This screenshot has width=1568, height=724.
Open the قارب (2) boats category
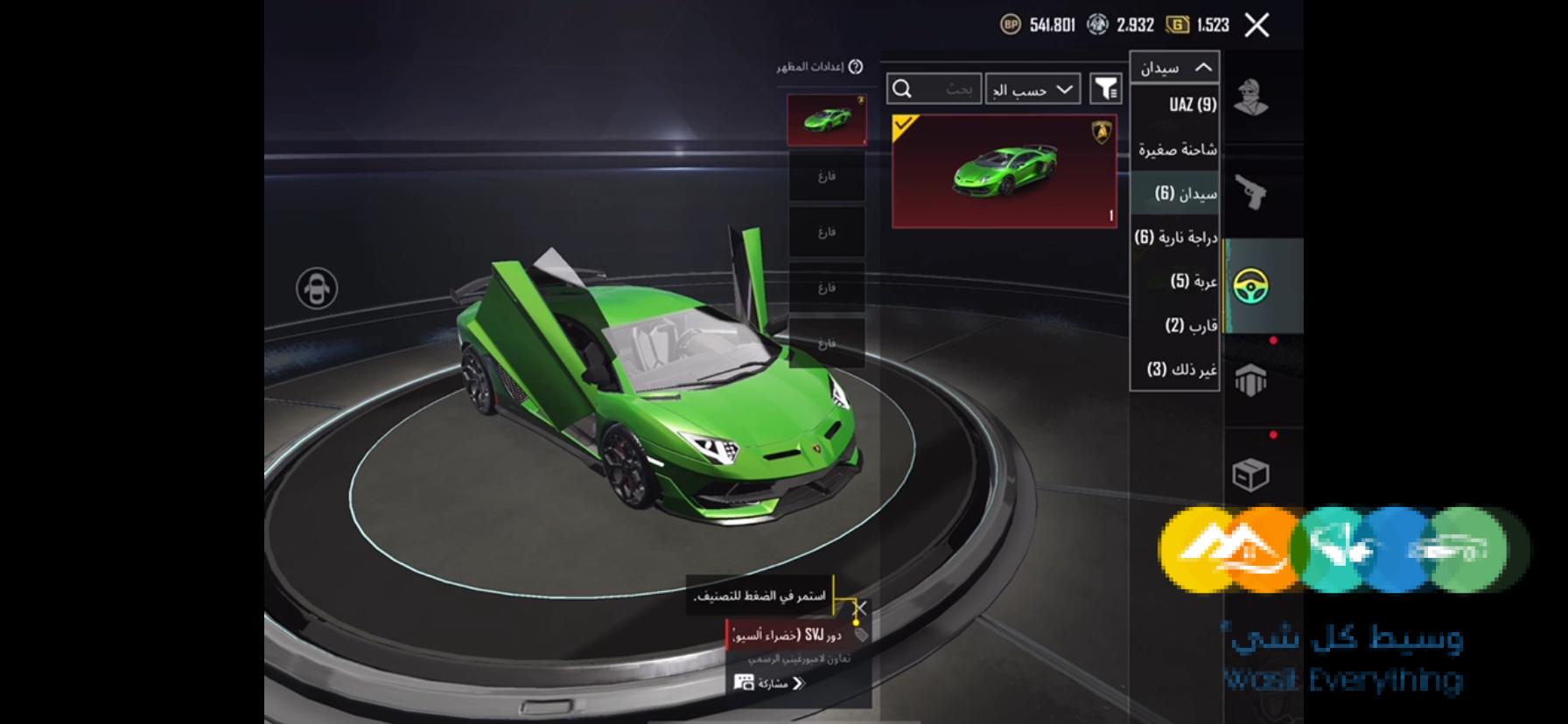(x=1183, y=324)
